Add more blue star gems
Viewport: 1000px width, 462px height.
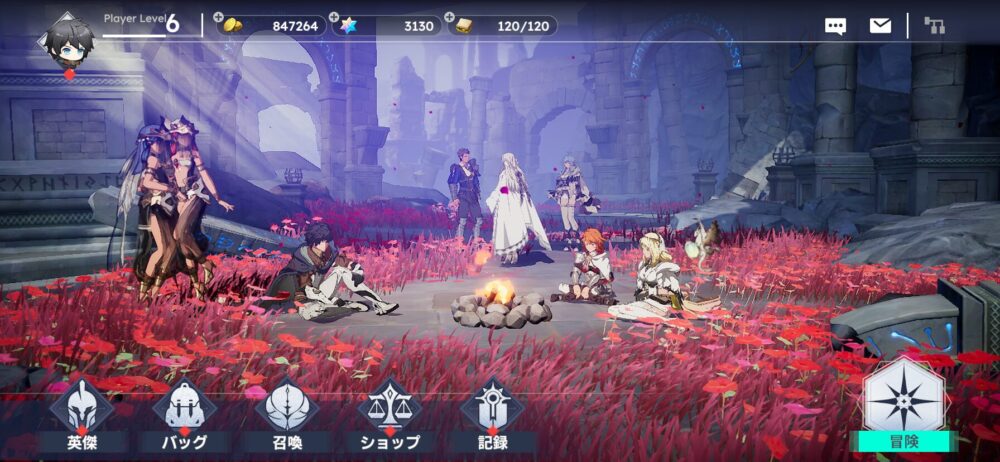(x=335, y=18)
